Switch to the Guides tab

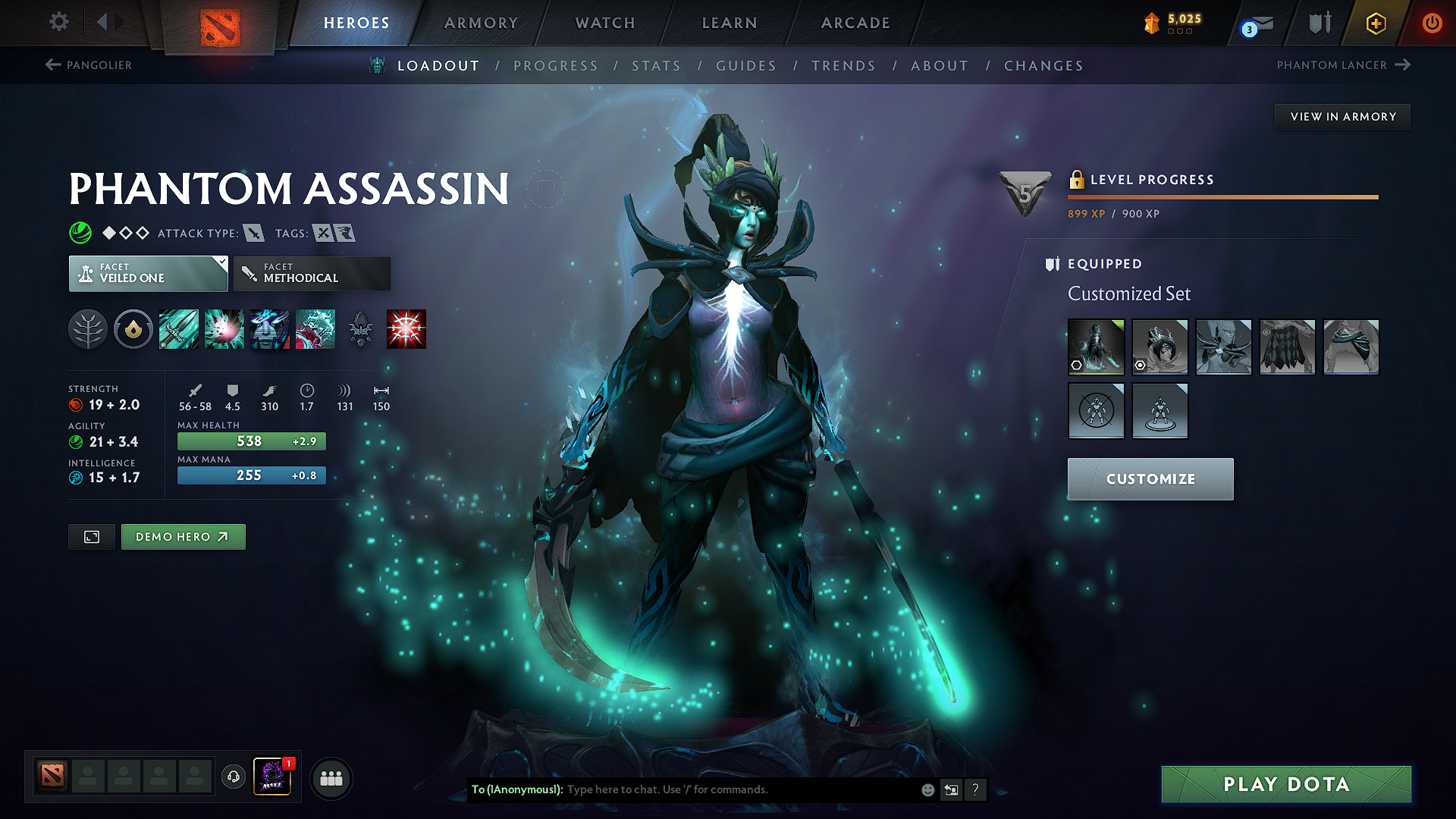tap(746, 66)
